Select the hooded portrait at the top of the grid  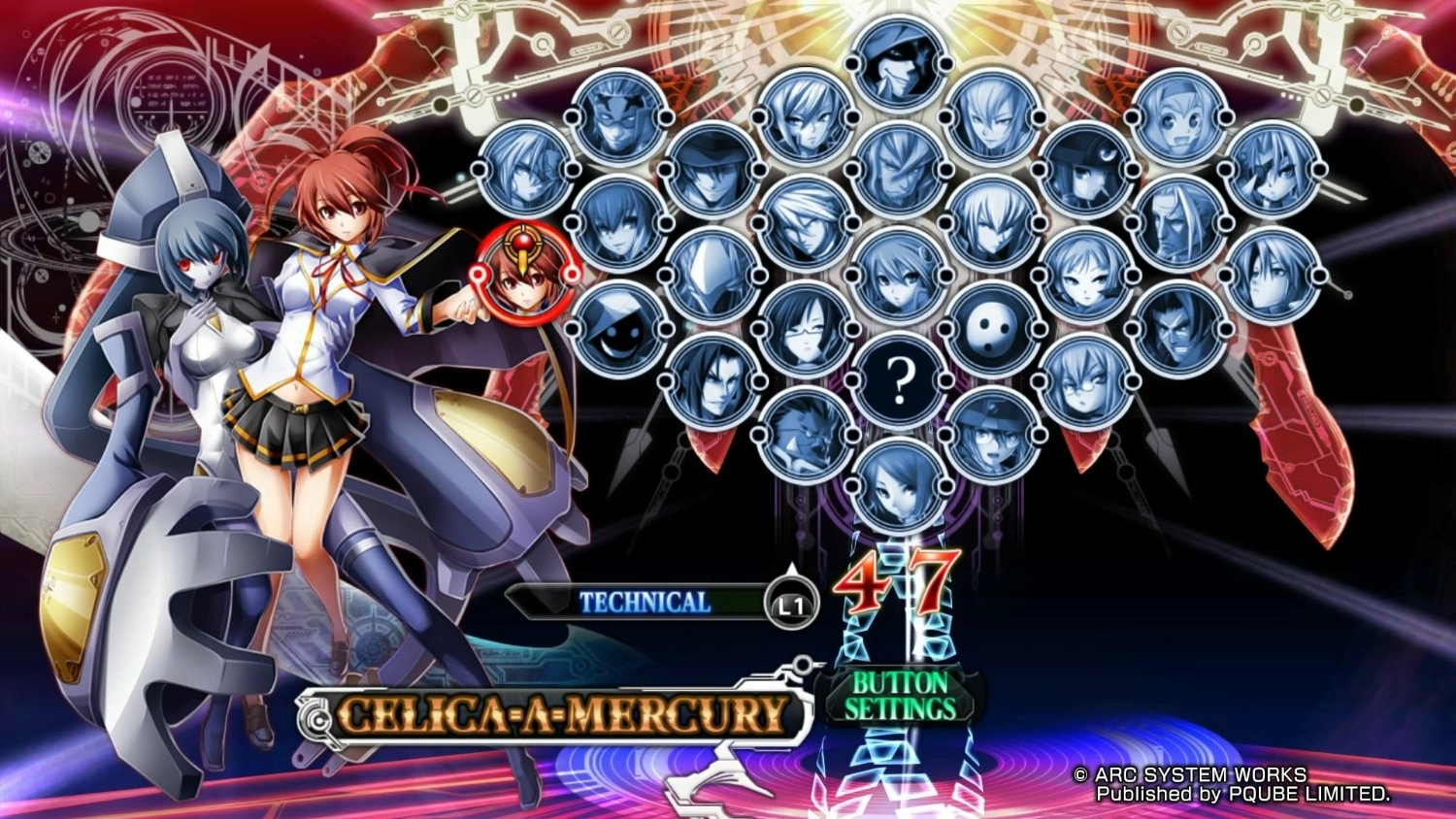pos(891,65)
